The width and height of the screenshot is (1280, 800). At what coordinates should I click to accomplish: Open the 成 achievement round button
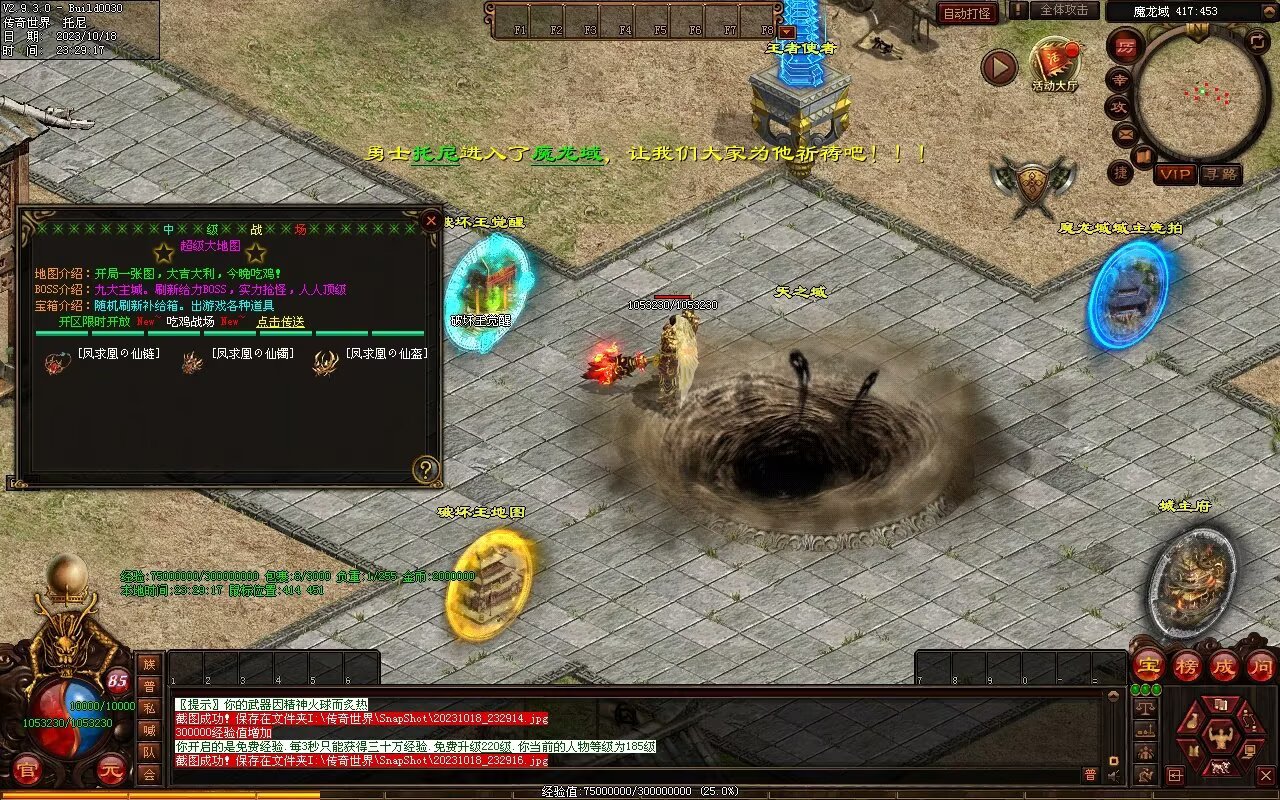pos(1224,665)
